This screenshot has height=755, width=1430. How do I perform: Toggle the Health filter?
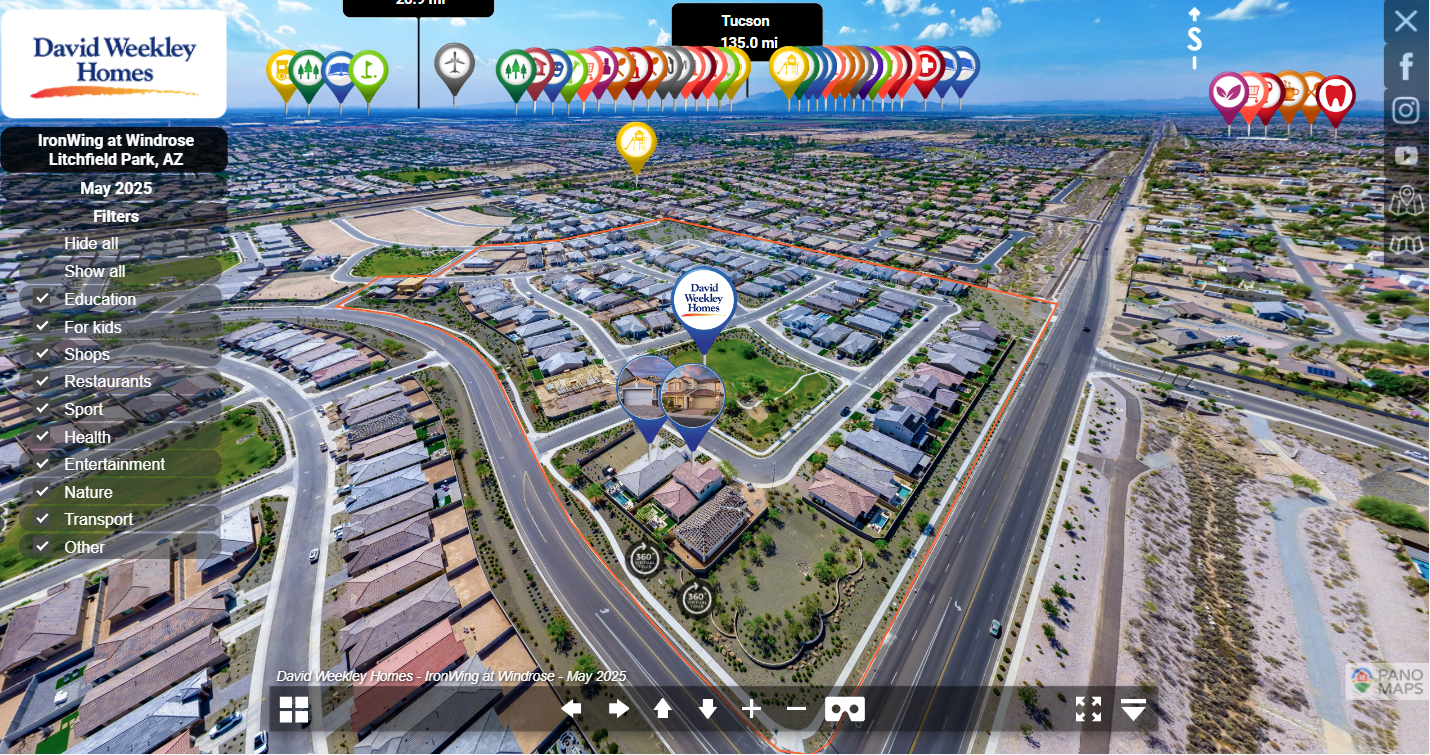coord(42,437)
